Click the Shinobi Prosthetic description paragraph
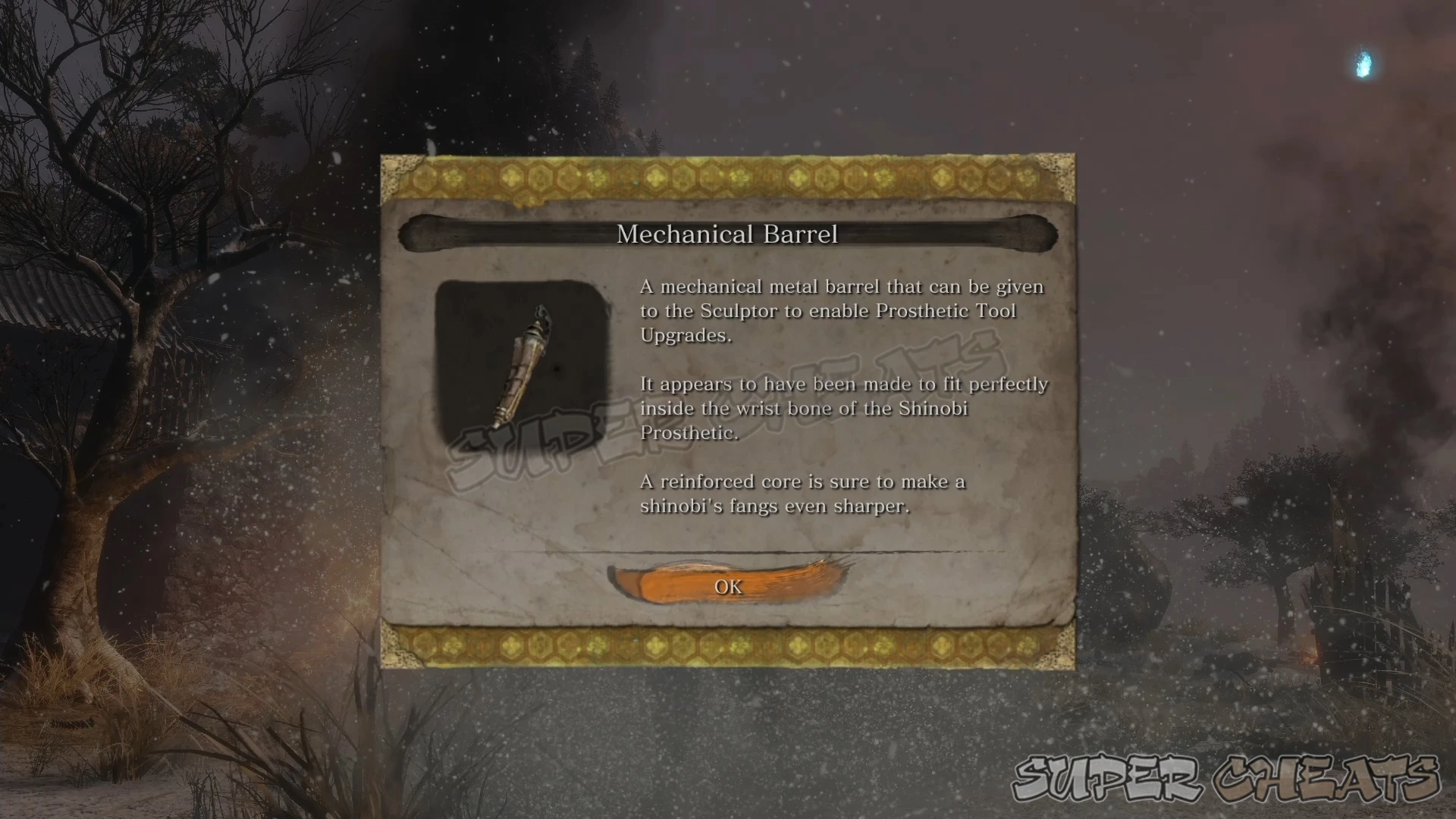Viewport: 1456px width, 819px height. tap(842, 408)
